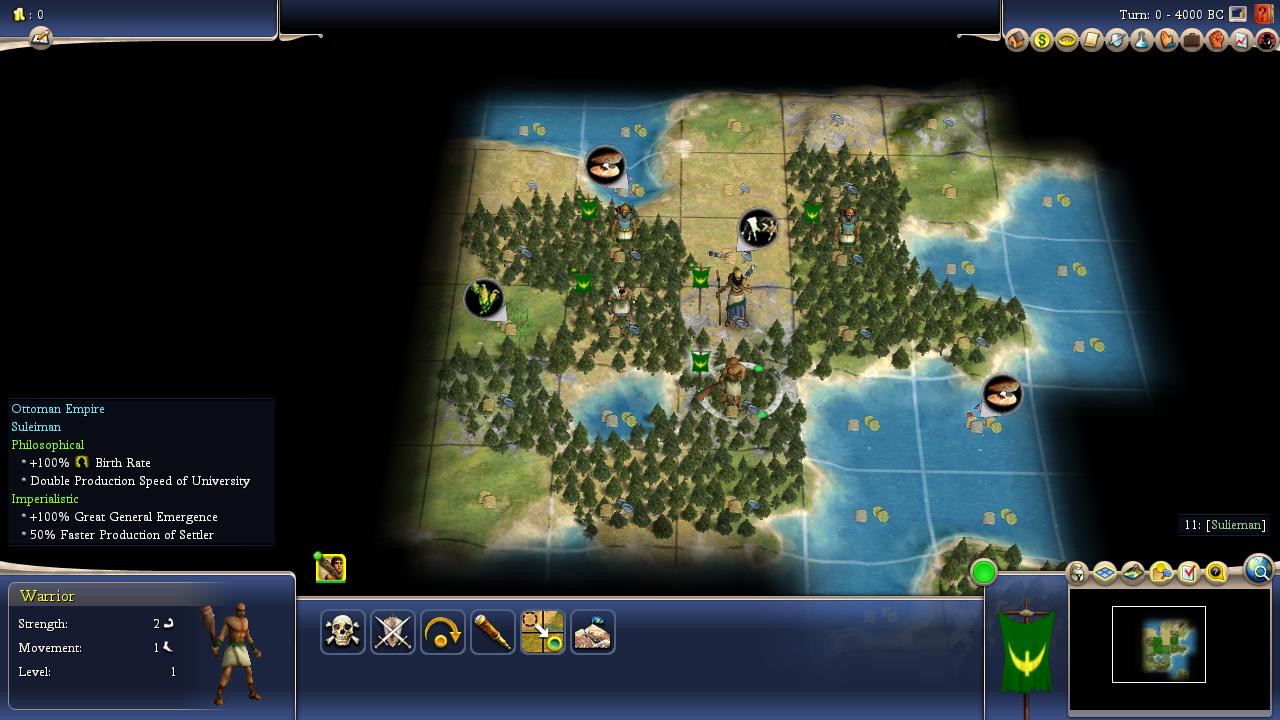This screenshot has height=720, width=1280.
Task: Set the unit to explore with the spyglass
Action: coord(493,632)
